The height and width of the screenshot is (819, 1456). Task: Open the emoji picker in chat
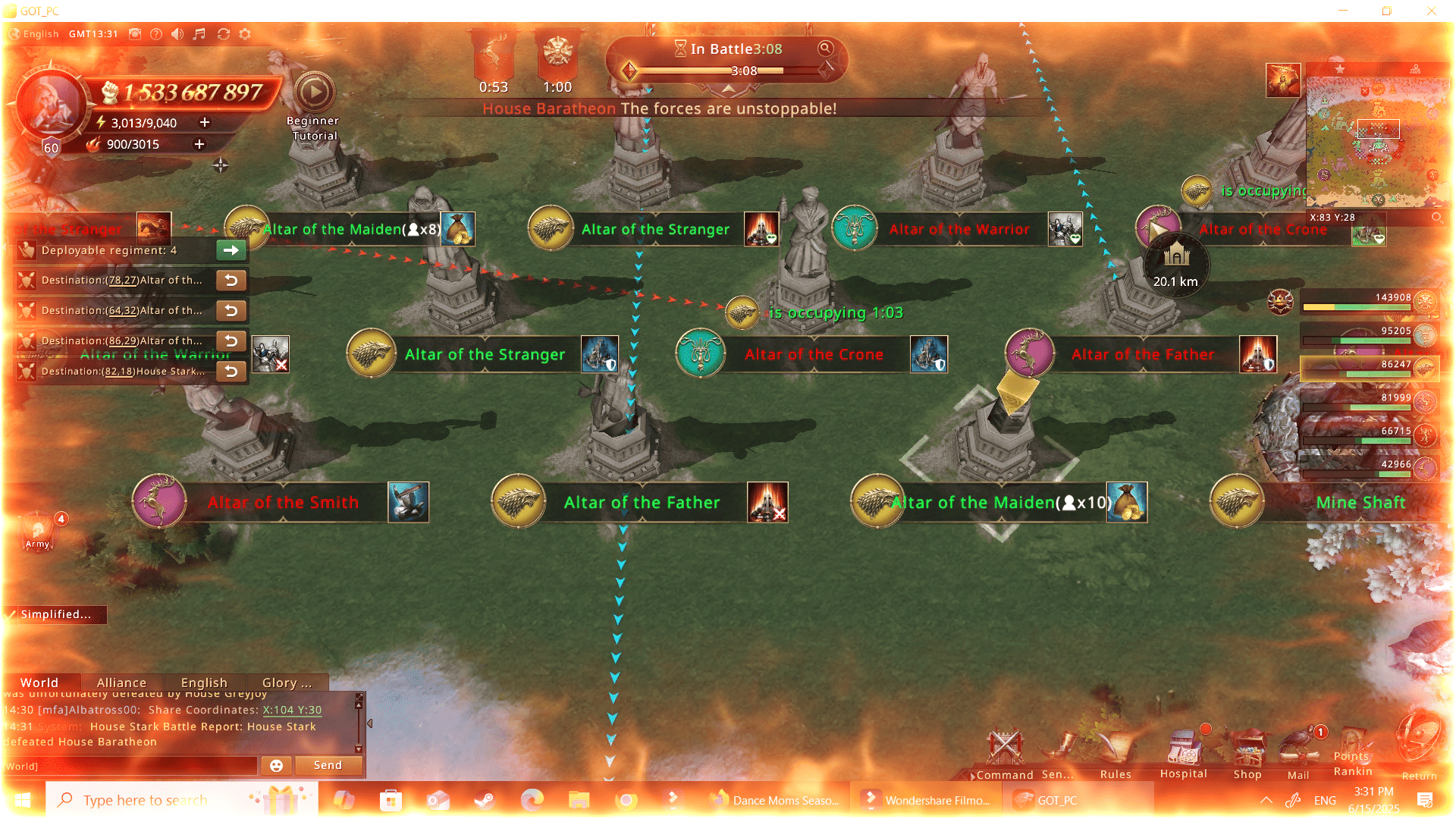pos(276,766)
